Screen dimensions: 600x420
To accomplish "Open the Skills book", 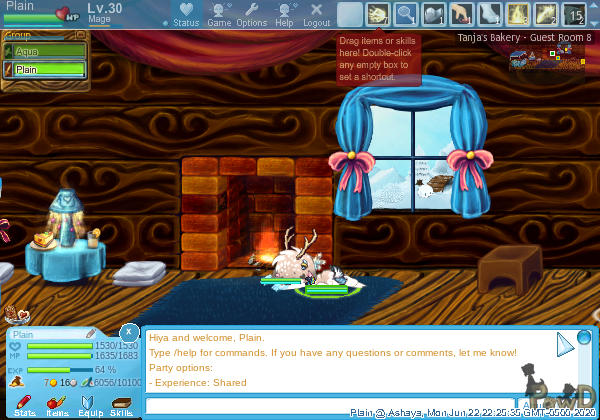I will click(121, 404).
